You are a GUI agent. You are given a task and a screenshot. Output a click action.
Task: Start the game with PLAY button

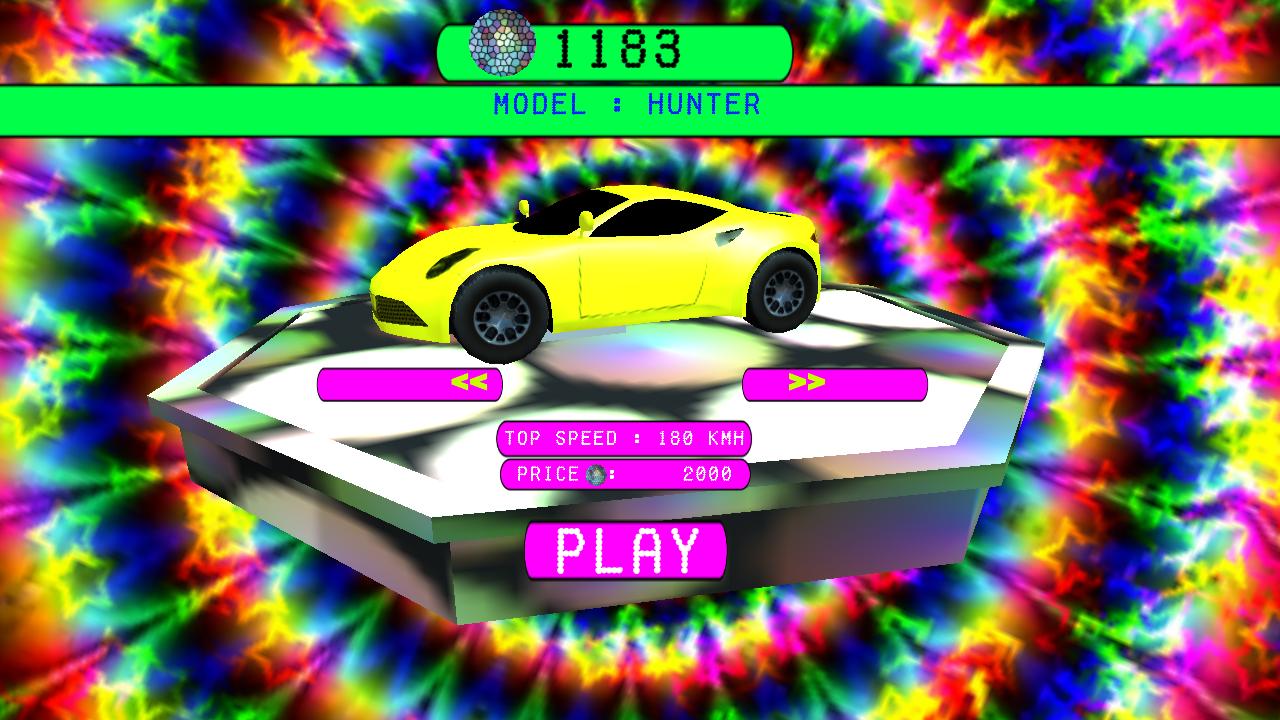coord(625,550)
